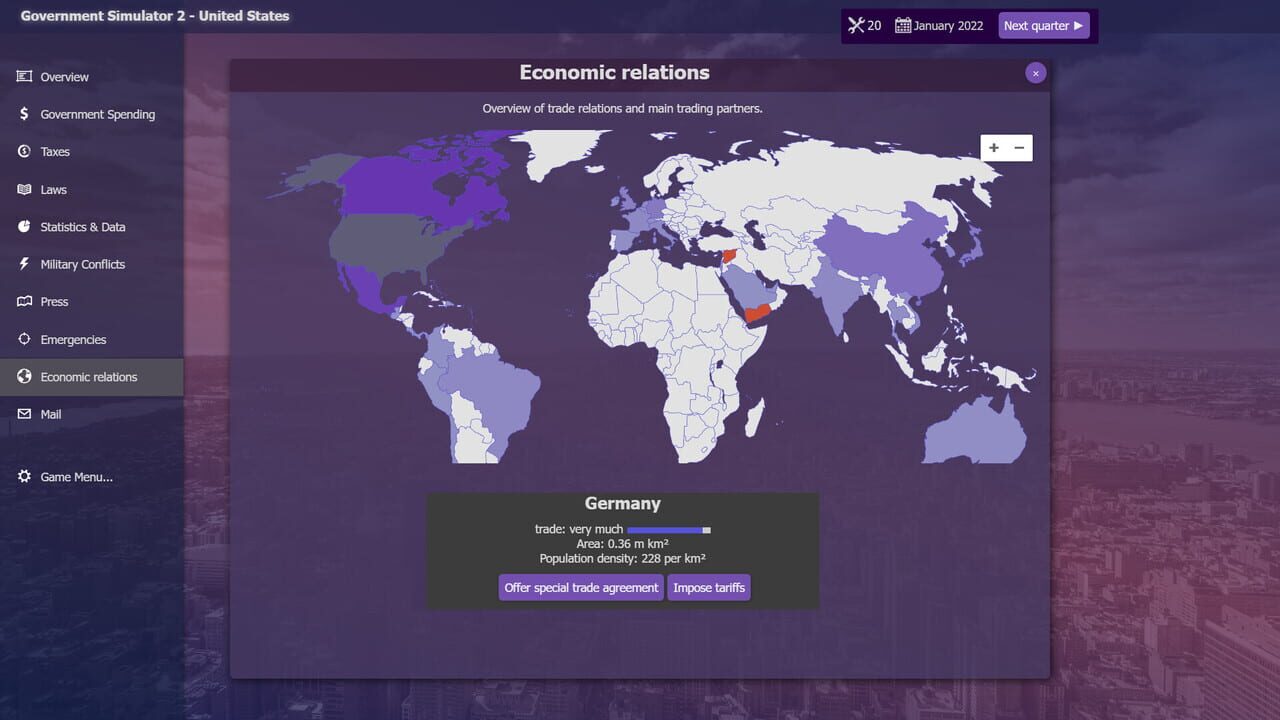Open the Game Menu gear icon
The height and width of the screenshot is (720, 1280).
coord(22,477)
